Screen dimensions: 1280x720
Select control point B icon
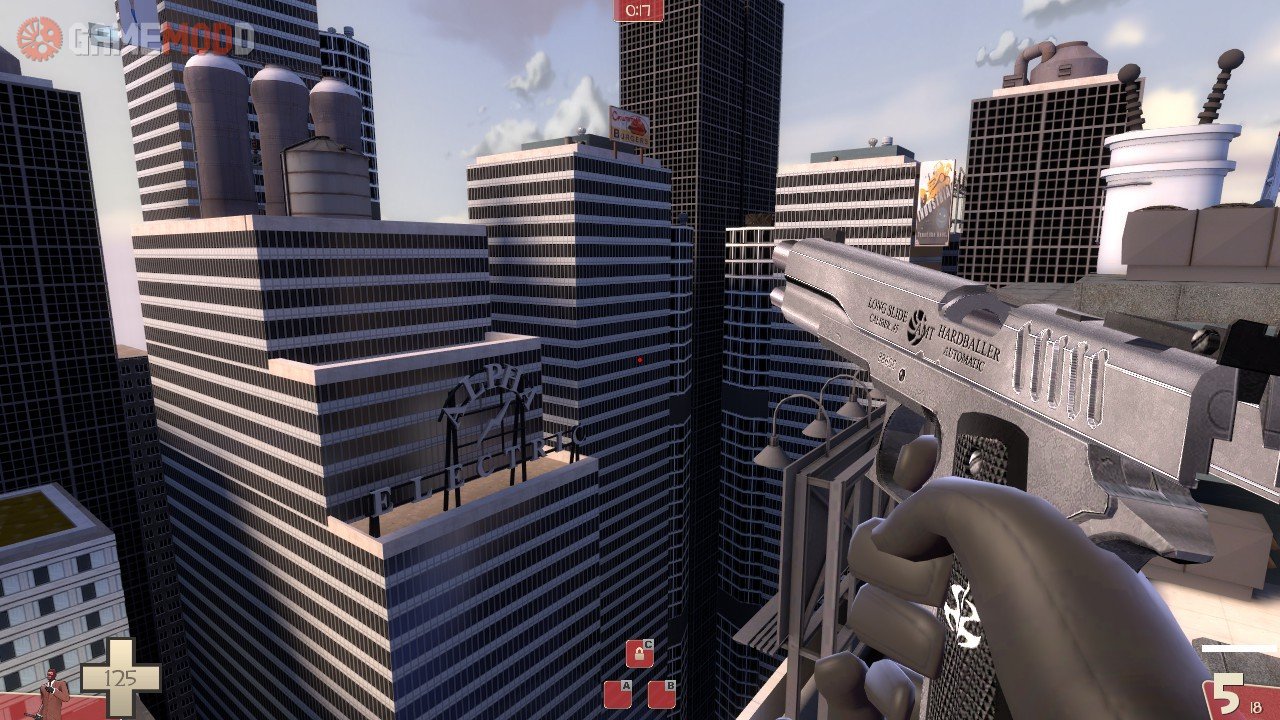pyautogui.click(x=661, y=693)
